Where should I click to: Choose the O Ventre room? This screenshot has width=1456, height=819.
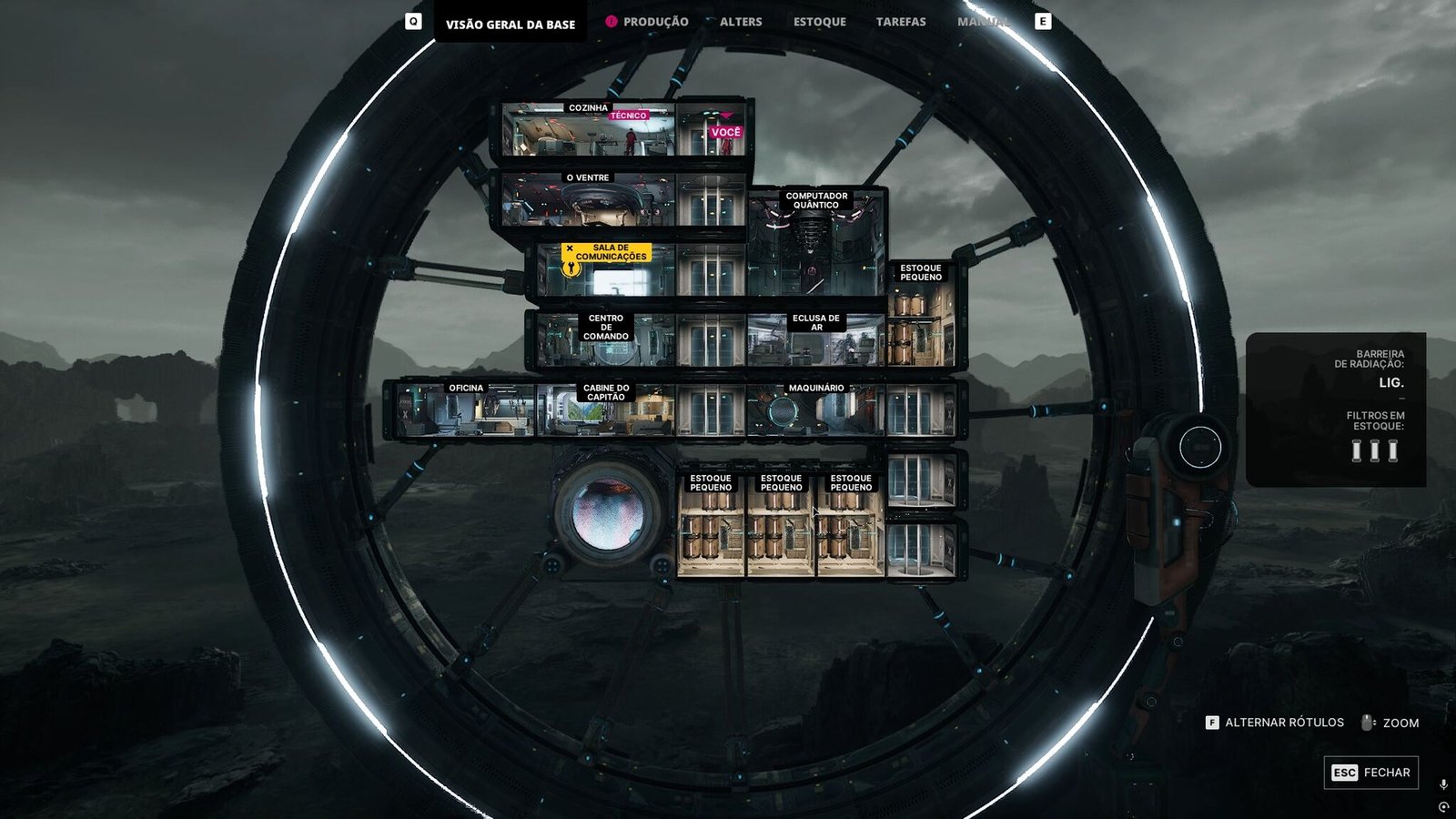[x=588, y=202]
